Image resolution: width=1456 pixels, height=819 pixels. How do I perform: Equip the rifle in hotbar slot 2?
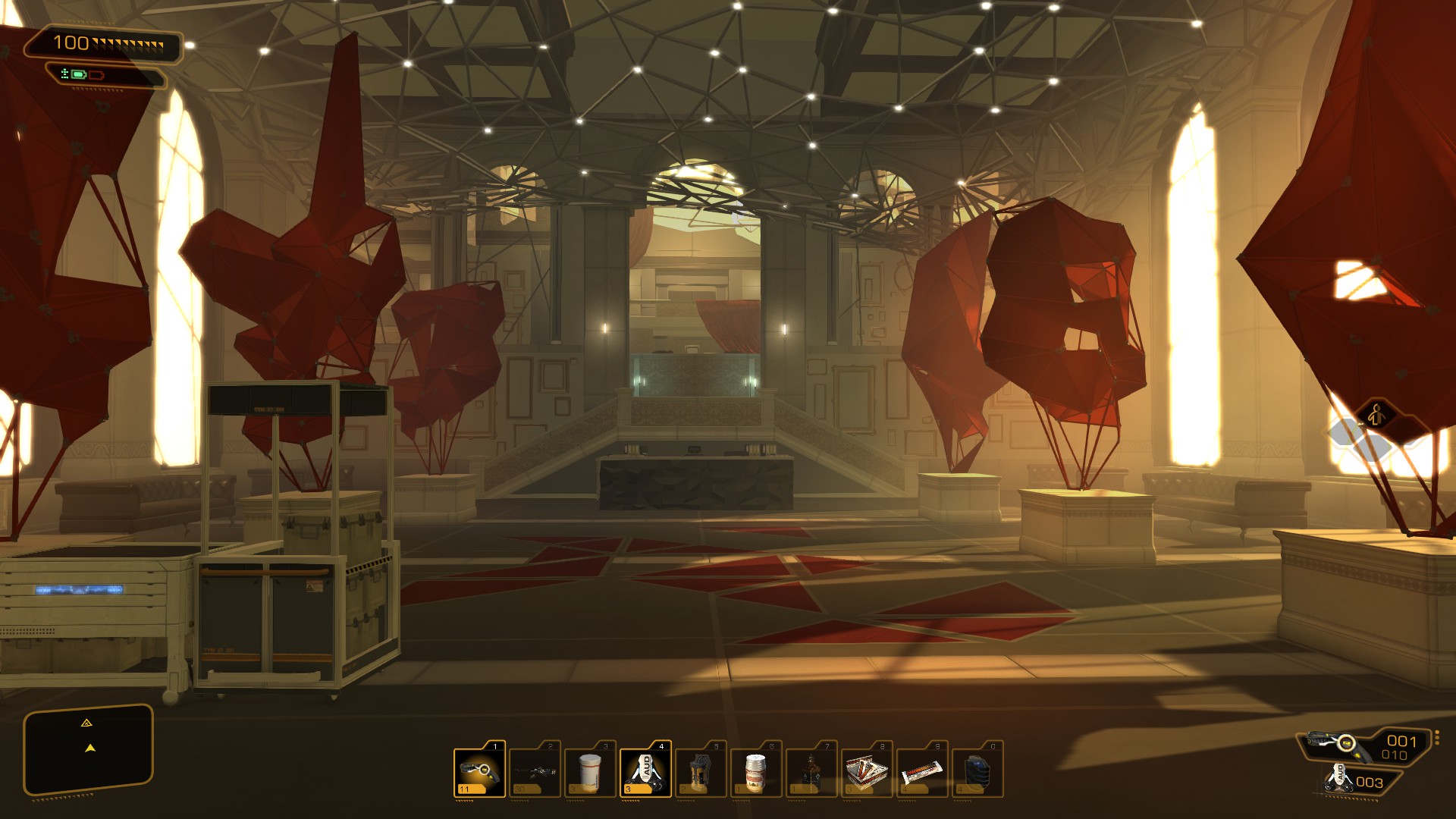(x=535, y=771)
